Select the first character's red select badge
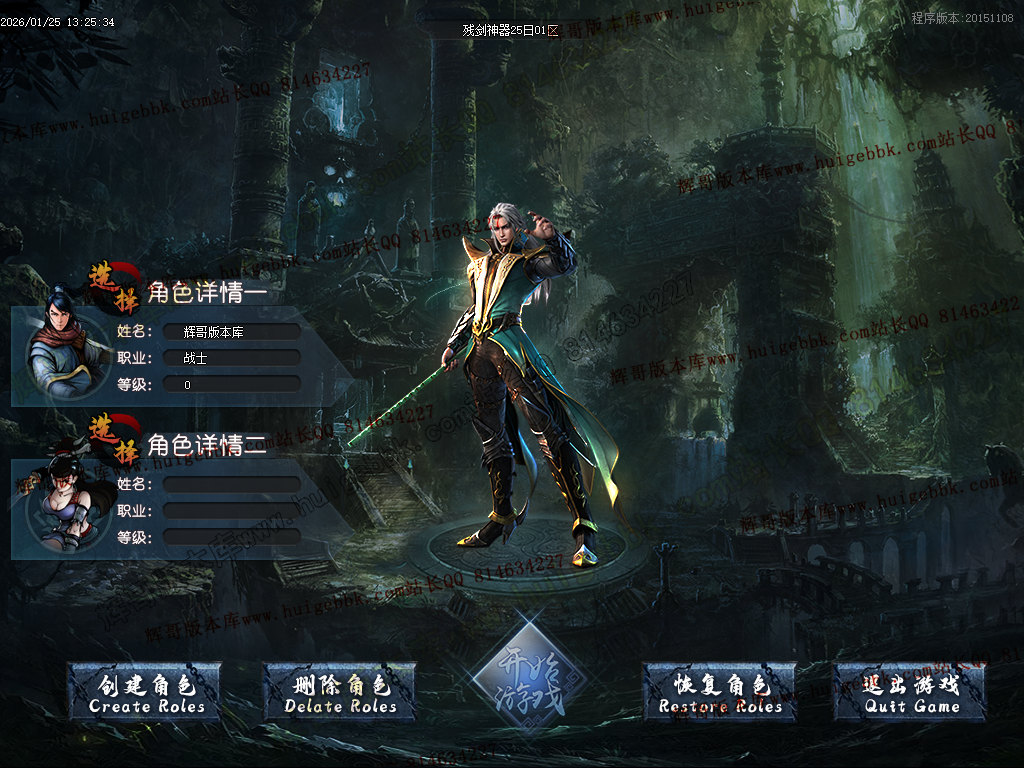The image size is (1024, 768). pos(114,285)
